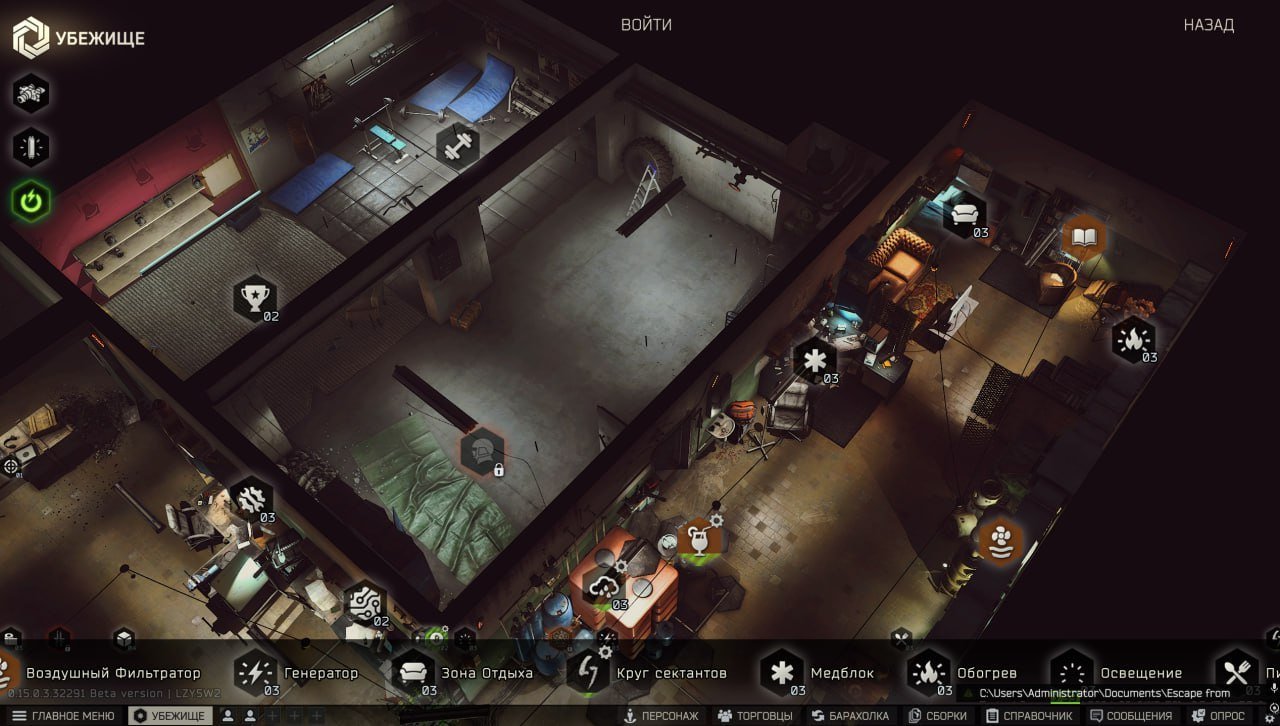Select Круг сектантов in the zone list
The width and height of the screenshot is (1280, 726).
point(648,673)
